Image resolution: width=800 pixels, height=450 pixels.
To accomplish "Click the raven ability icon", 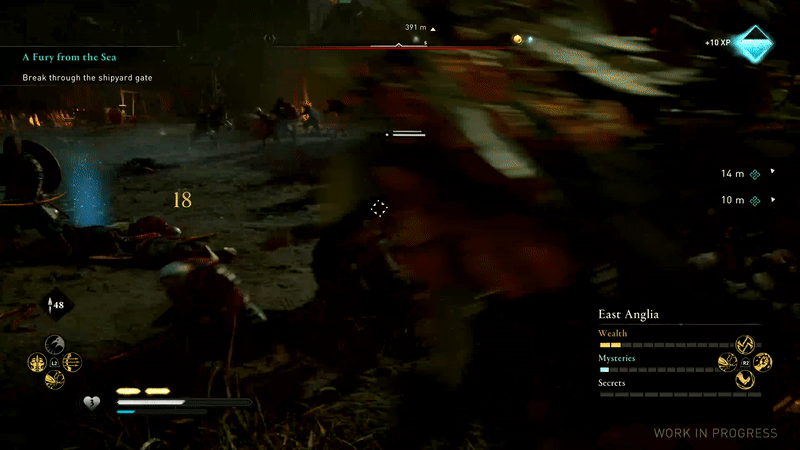I will [55, 343].
